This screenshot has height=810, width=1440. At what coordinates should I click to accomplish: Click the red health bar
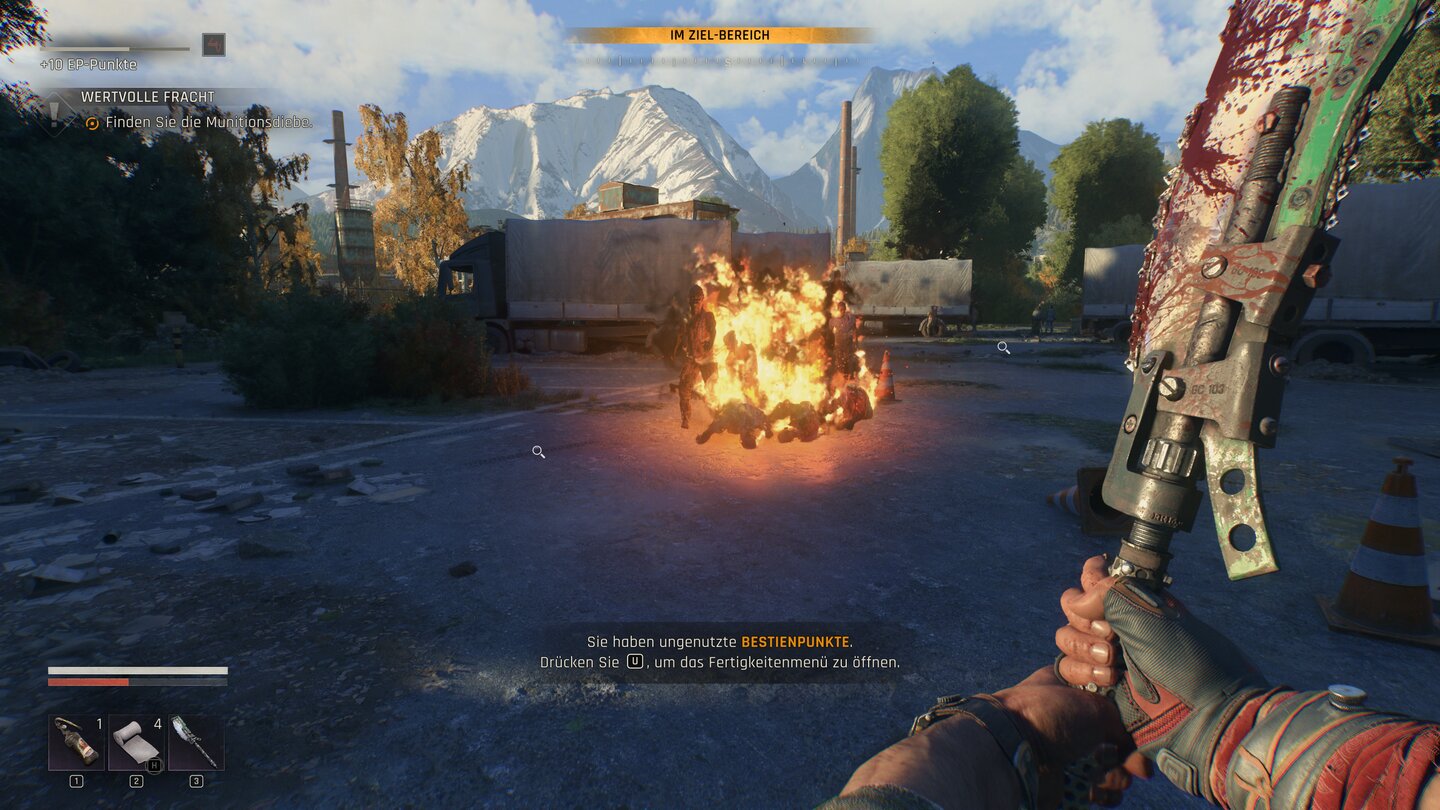click(x=90, y=681)
